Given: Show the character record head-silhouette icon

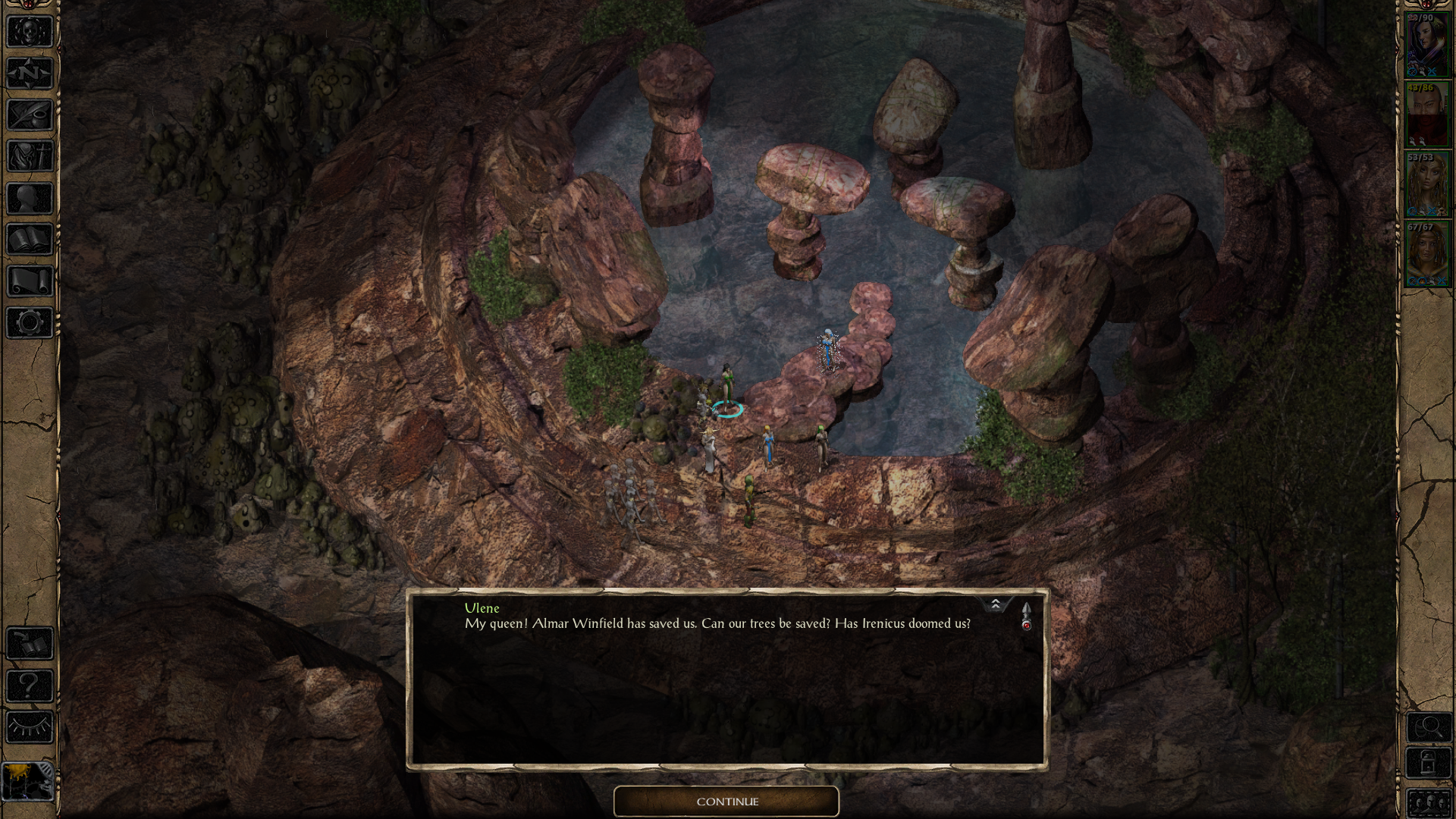Looking at the screenshot, I should (x=30, y=199).
